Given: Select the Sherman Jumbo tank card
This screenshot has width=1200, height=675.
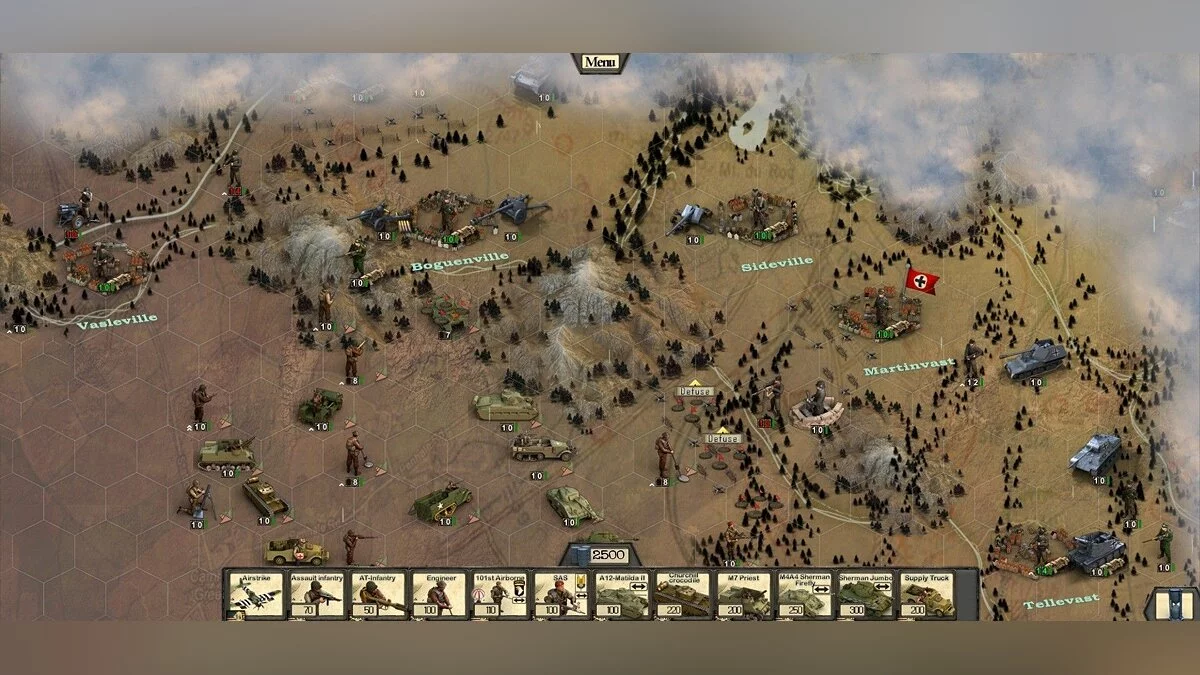Looking at the screenshot, I should [865, 594].
